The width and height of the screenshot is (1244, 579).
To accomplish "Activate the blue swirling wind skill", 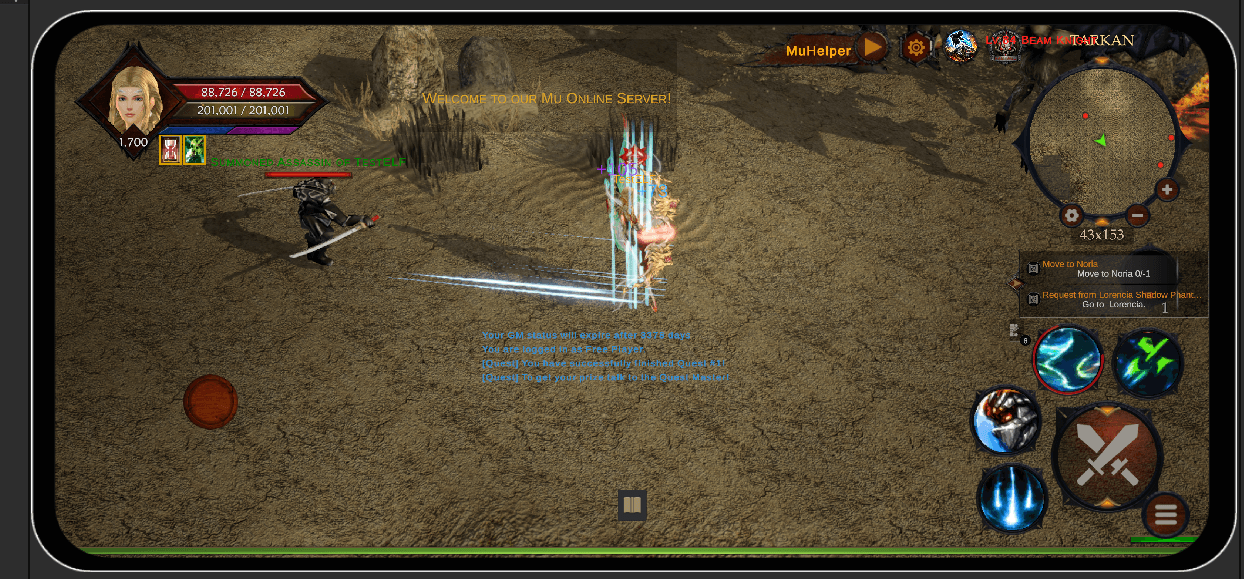I will [x=1068, y=359].
